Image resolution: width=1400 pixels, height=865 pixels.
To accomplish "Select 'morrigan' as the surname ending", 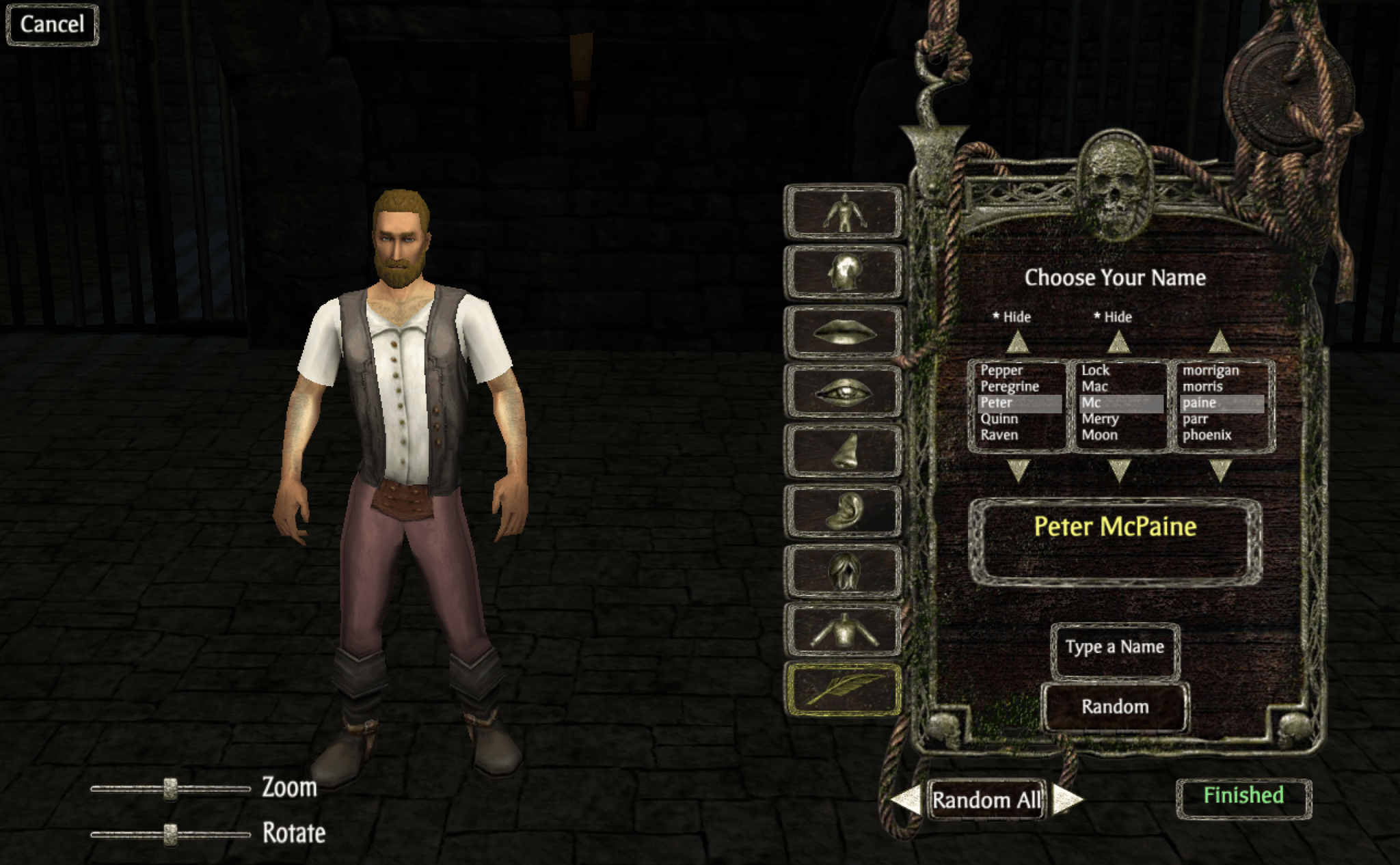I will click(1210, 370).
